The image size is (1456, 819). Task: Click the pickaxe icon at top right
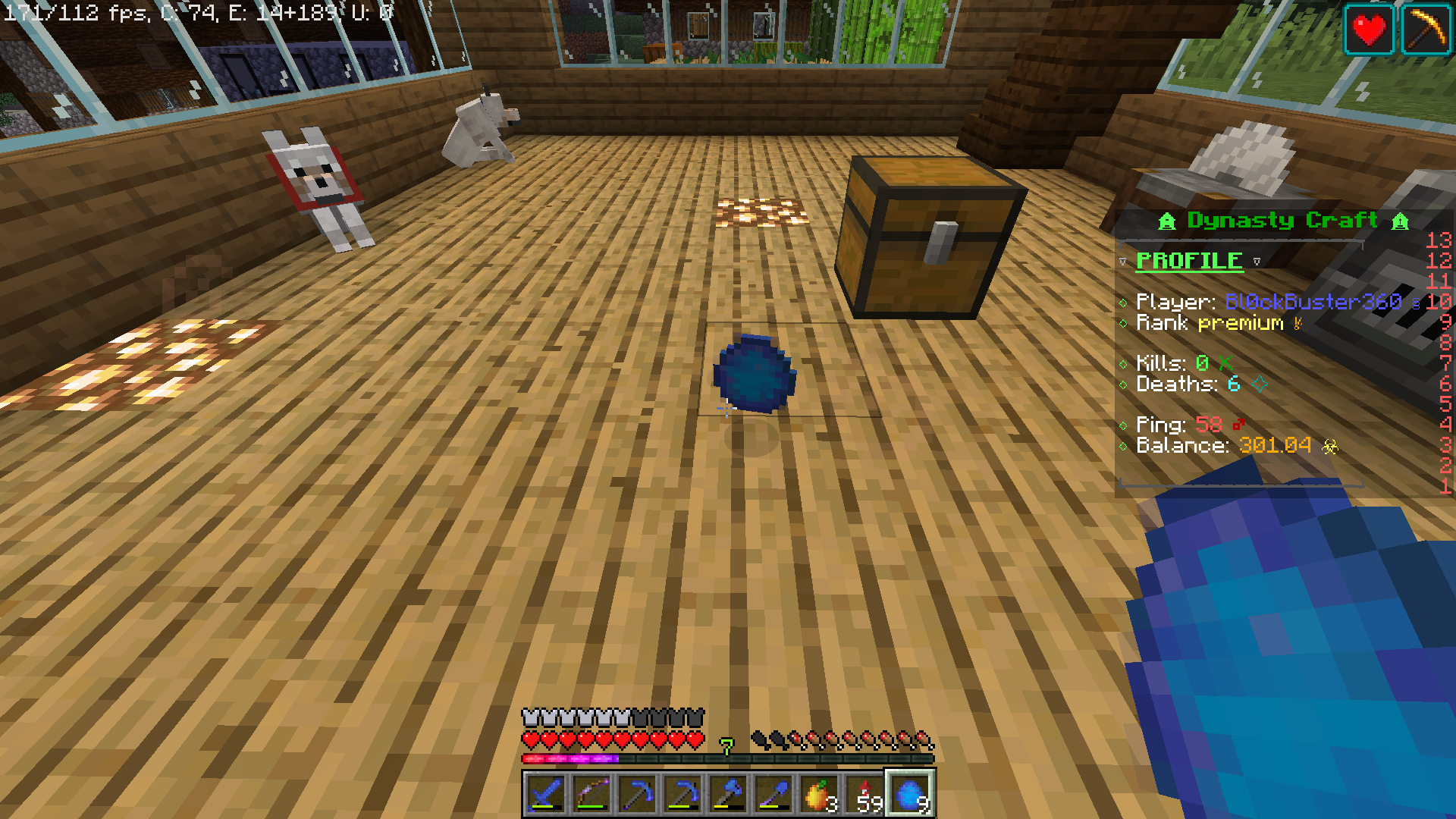[1426, 30]
